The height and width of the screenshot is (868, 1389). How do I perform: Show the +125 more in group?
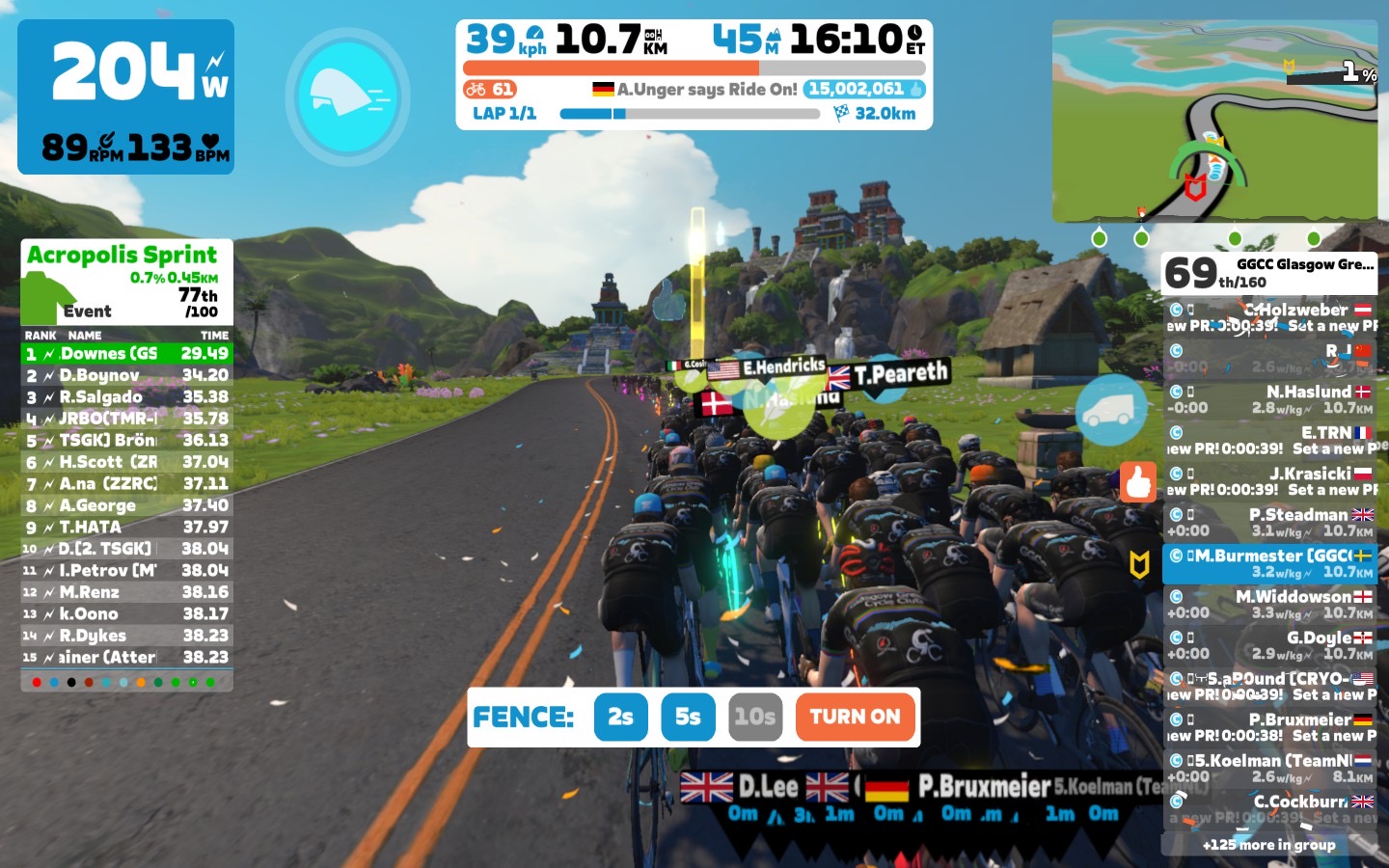point(1268,845)
